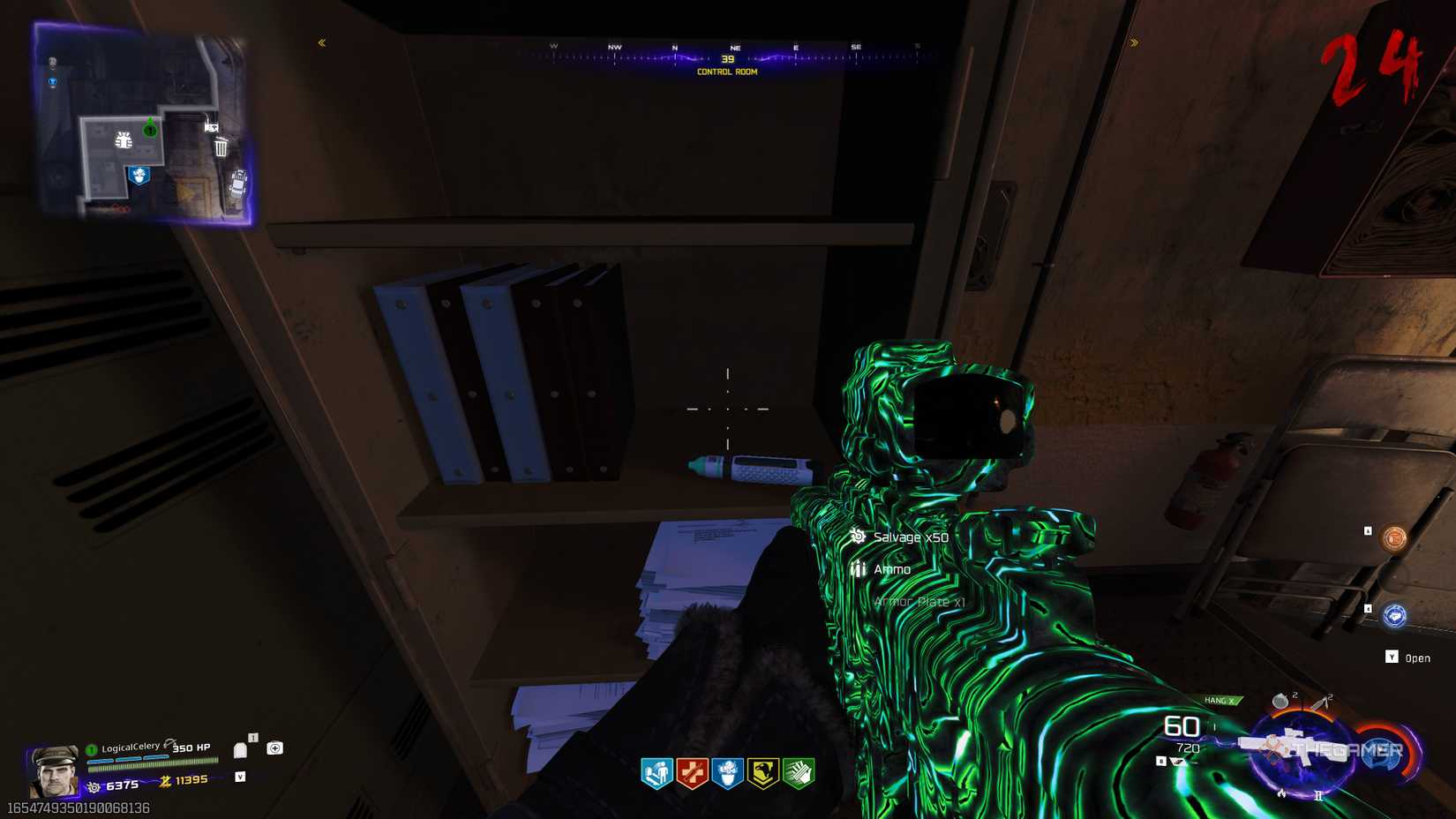
Task: Click the medkit healing icon in bottom-left HUD
Action: click(x=274, y=748)
